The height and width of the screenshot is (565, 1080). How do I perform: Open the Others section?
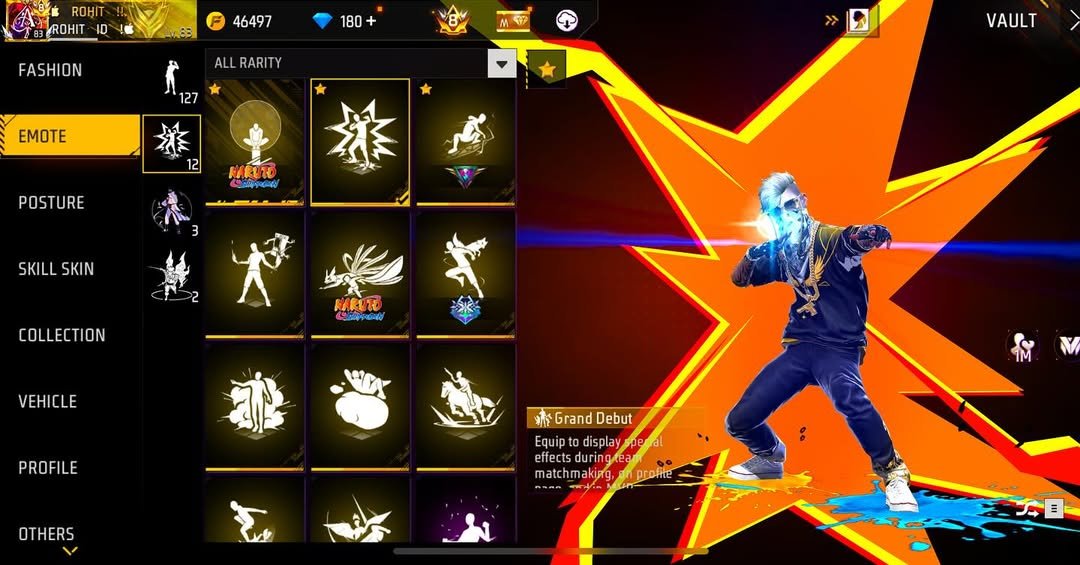(x=46, y=533)
